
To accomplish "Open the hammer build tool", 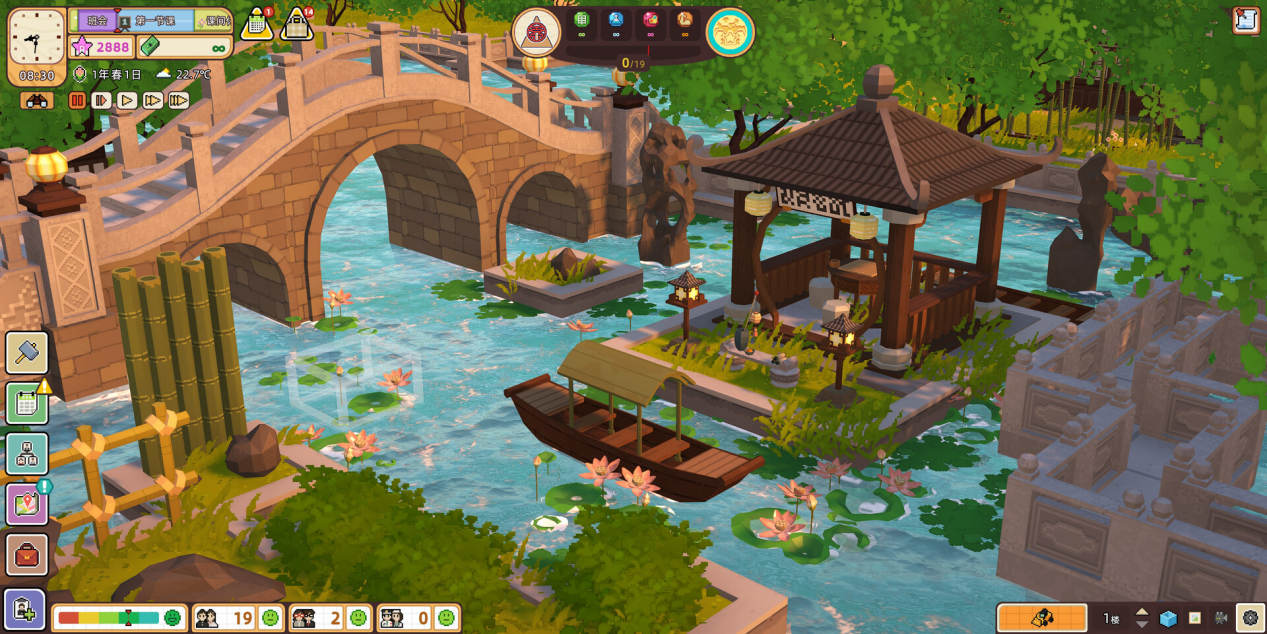I will point(27,353).
